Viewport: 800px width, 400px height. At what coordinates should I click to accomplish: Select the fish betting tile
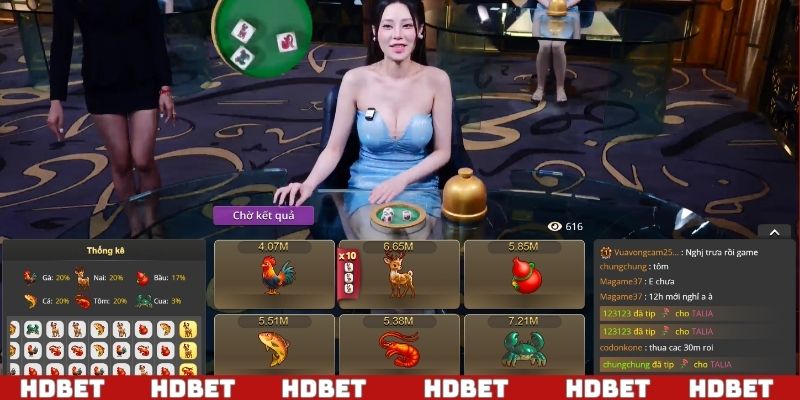274,346
